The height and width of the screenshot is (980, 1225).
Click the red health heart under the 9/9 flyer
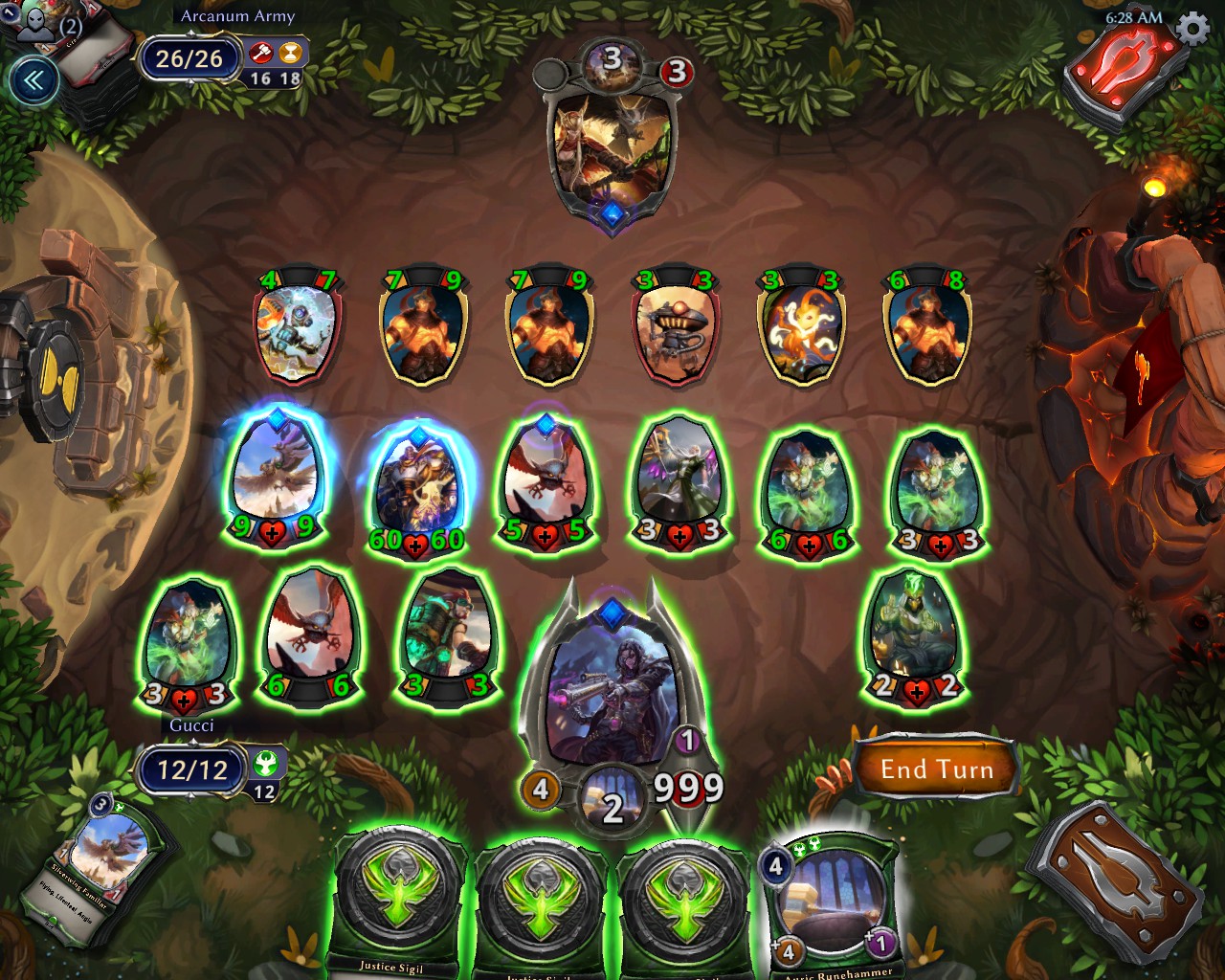pos(275,534)
